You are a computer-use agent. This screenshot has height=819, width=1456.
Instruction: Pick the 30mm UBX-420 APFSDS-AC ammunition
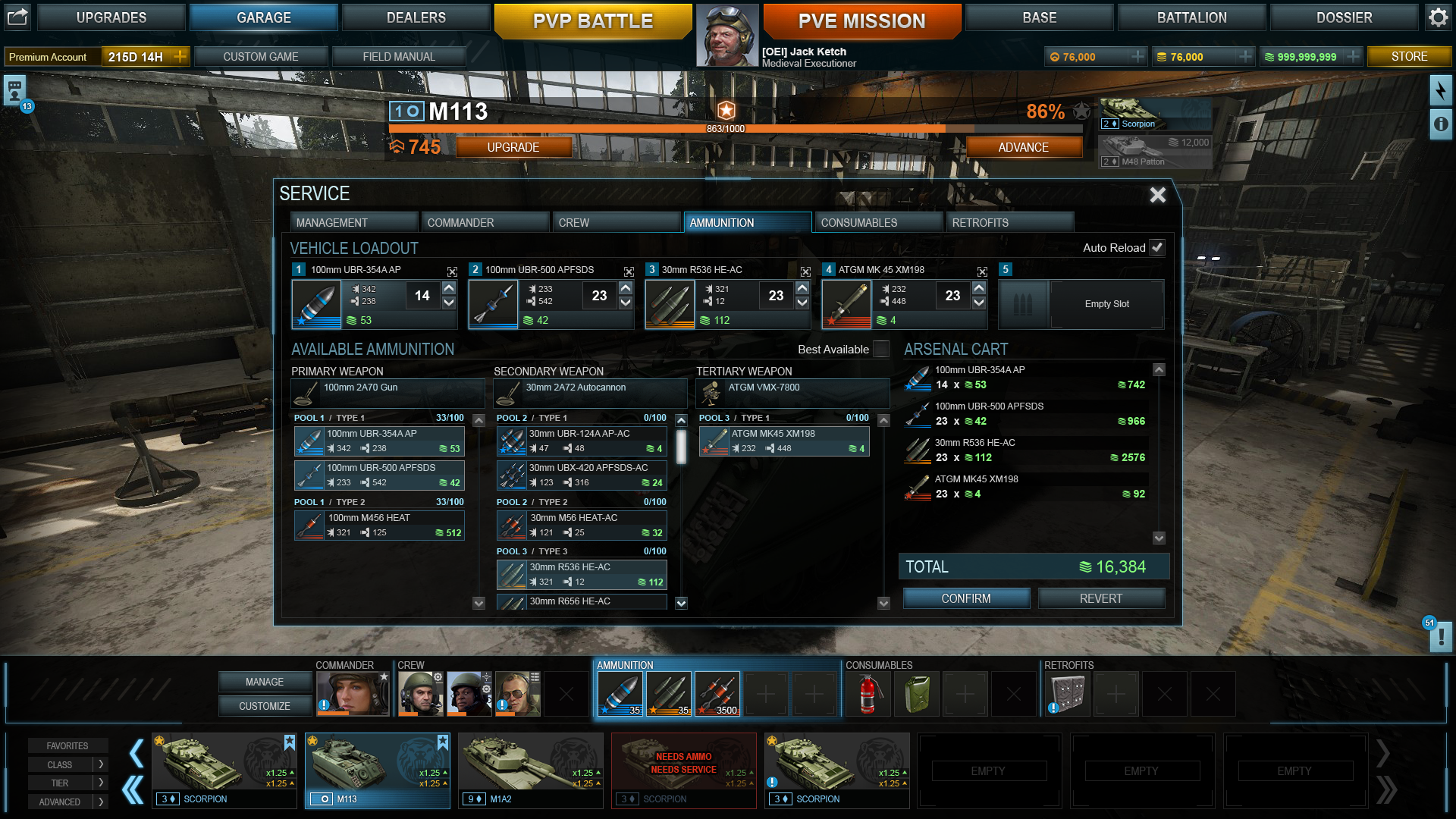click(582, 475)
